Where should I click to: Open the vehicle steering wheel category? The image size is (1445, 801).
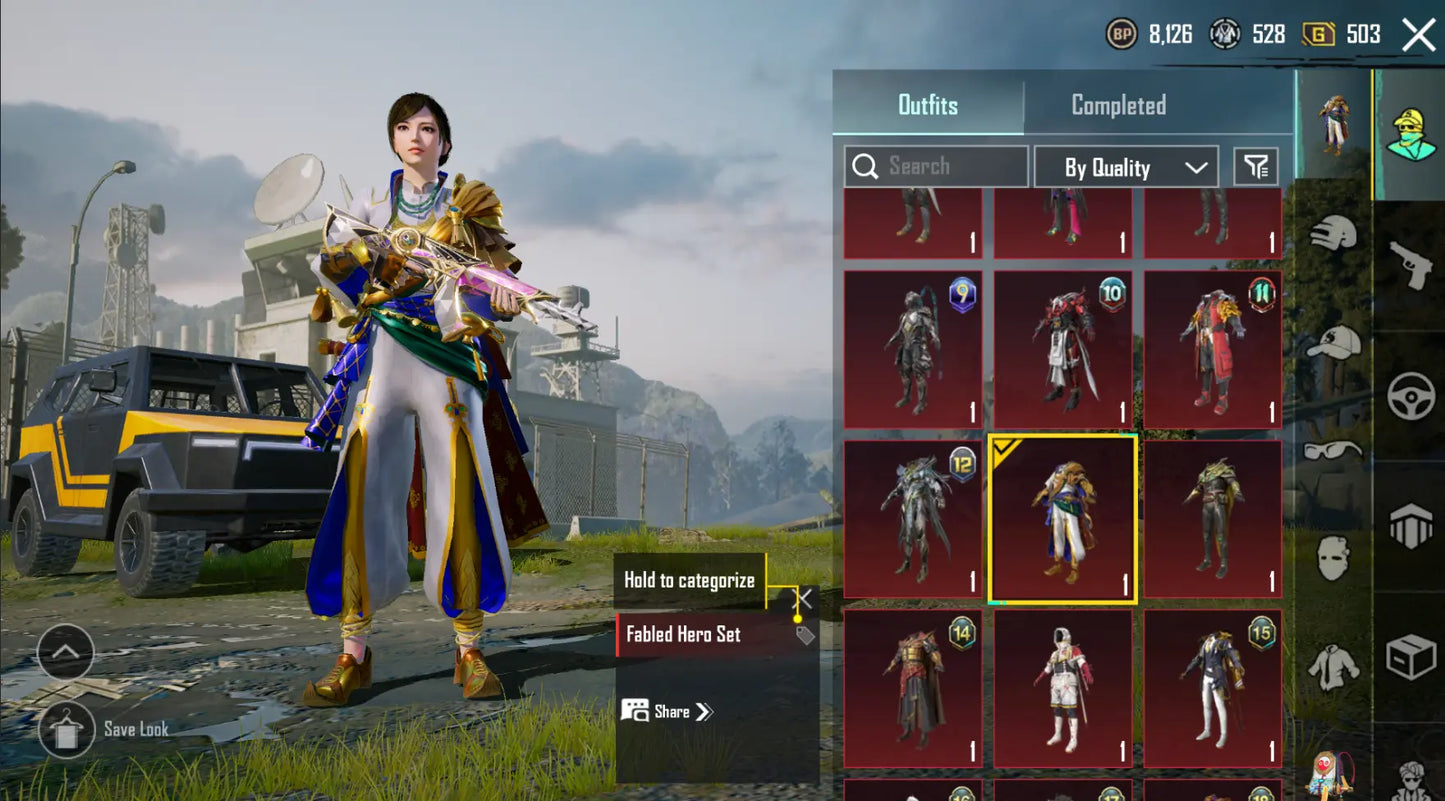(1410, 396)
